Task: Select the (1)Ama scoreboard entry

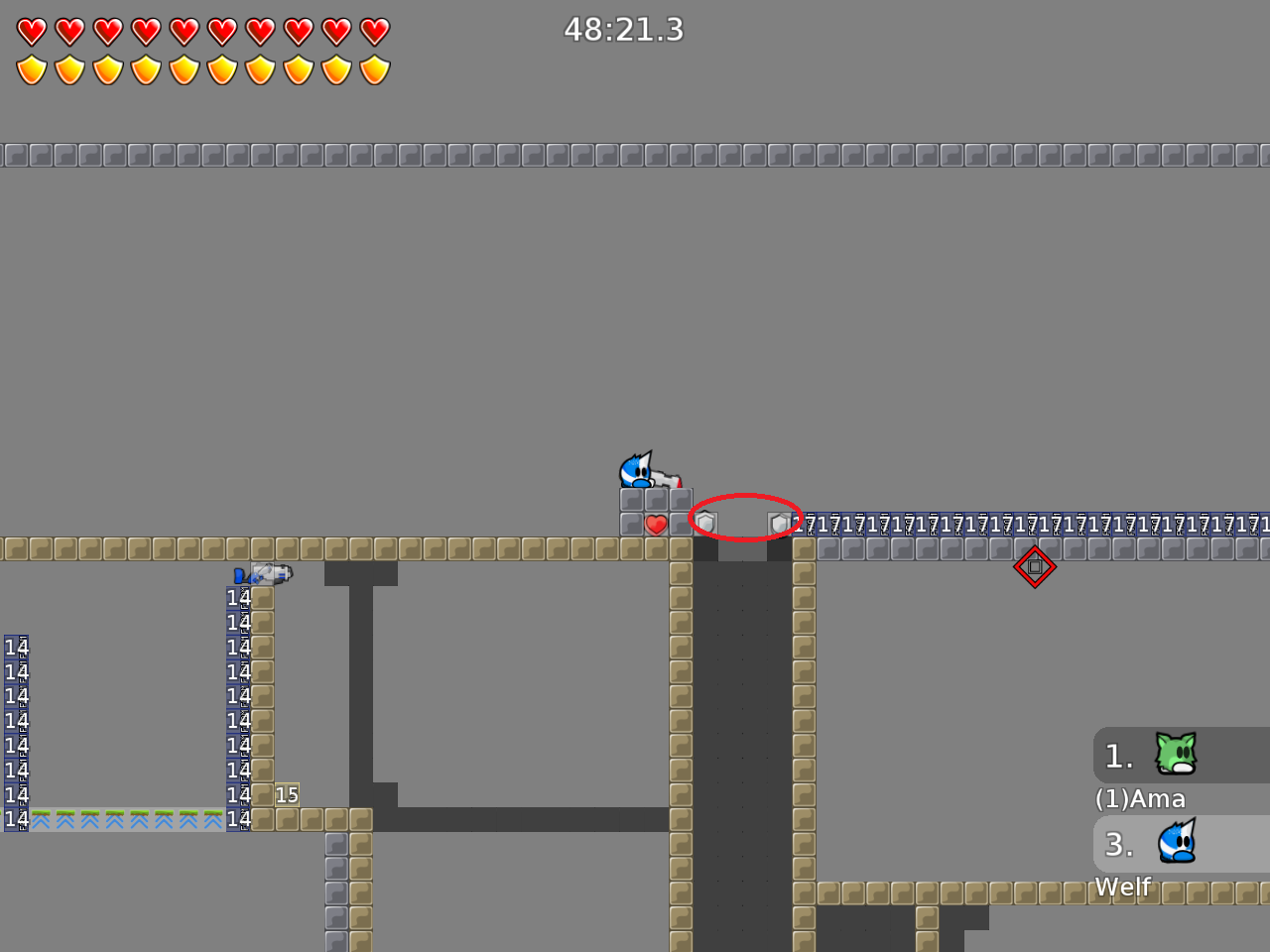Action: click(1140, 798)
